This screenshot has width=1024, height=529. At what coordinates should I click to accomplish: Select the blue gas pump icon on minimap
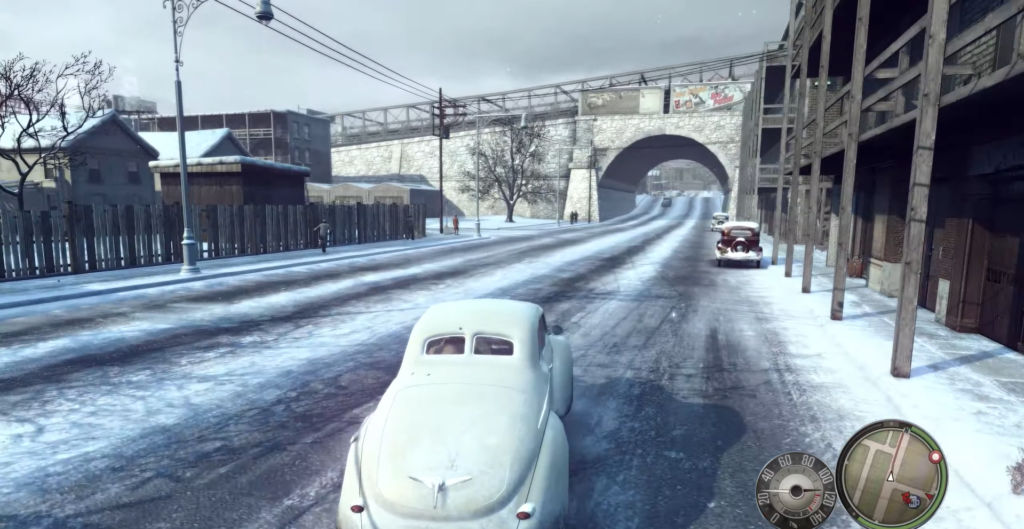pyautogui.click(x=914, y=503)
